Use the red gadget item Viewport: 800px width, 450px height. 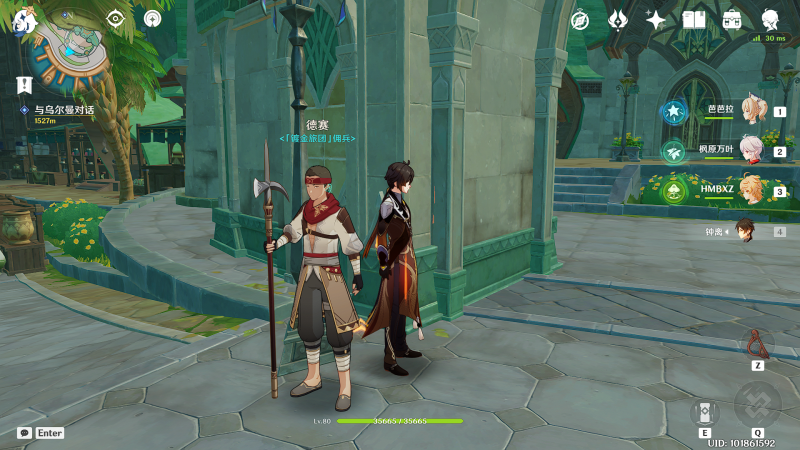coord(758,344)
